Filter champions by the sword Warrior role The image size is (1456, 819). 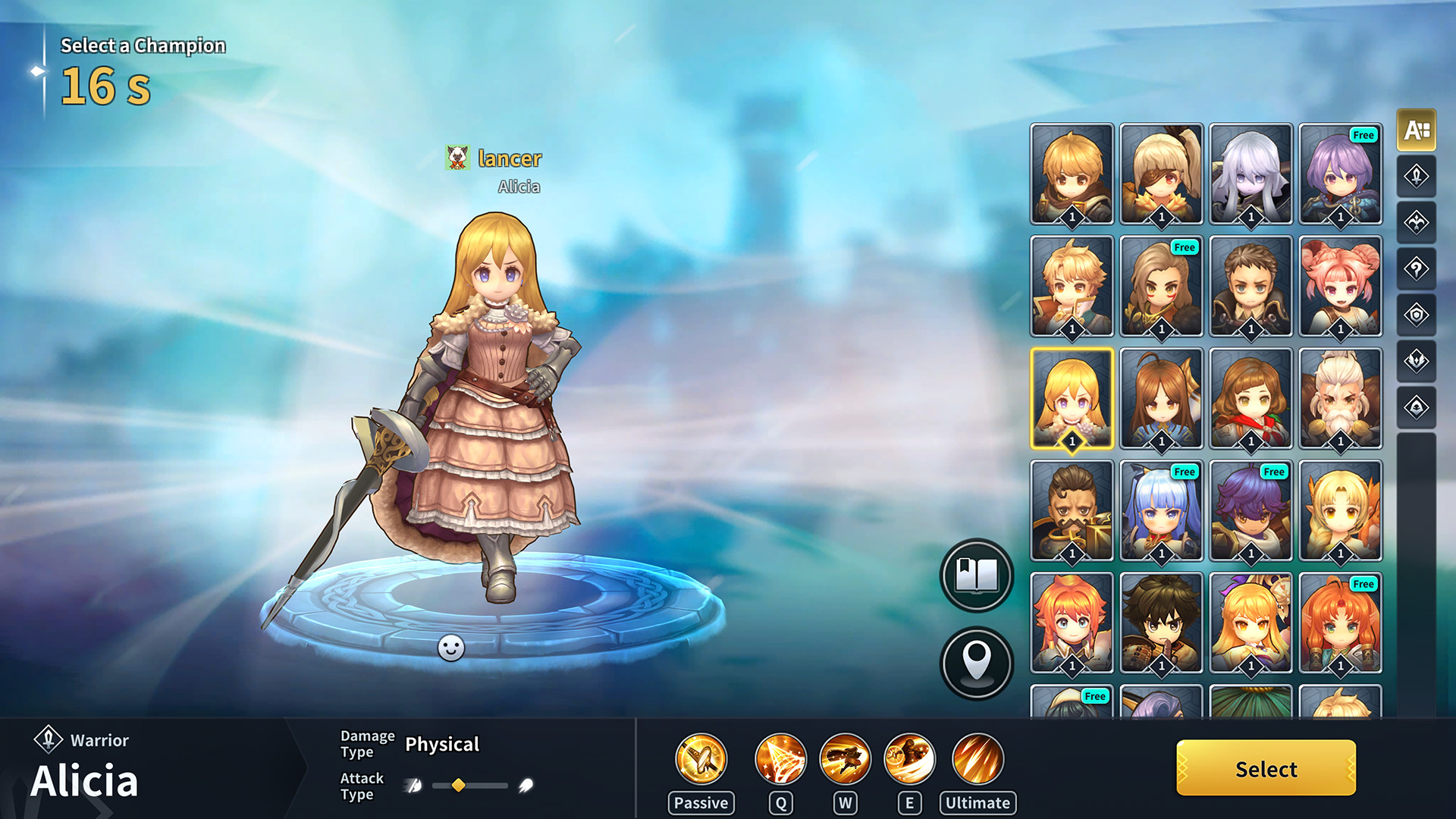click(1417, 177)
